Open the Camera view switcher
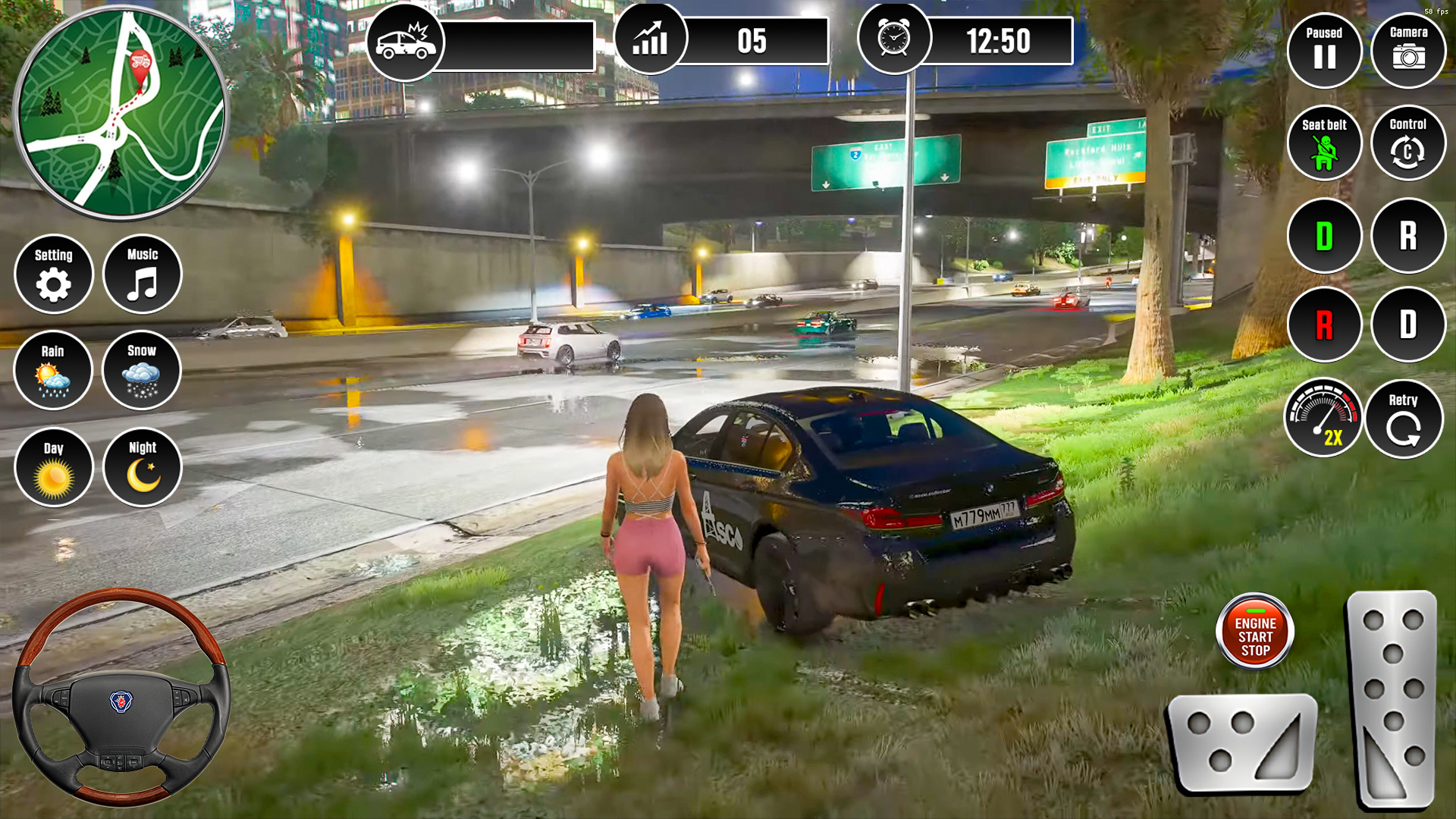 (x=1407, y=50)
